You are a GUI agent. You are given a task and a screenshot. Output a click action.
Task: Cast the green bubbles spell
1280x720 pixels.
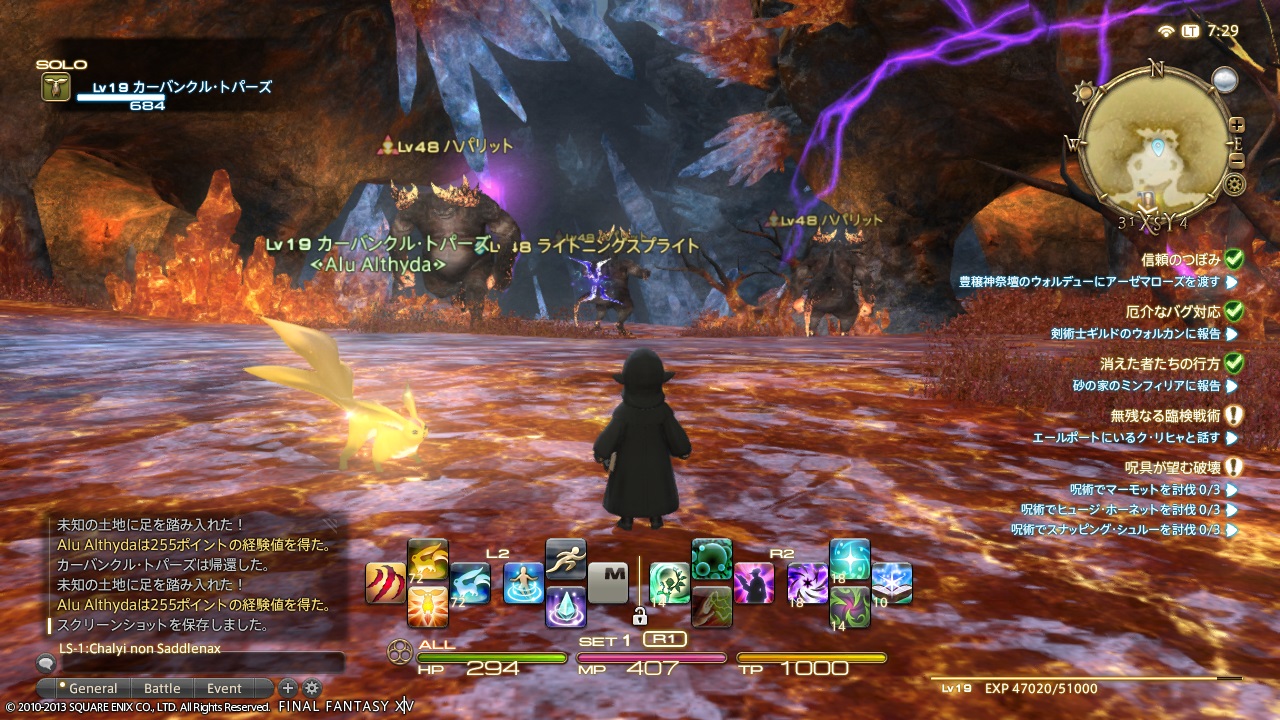coord(711,559)
